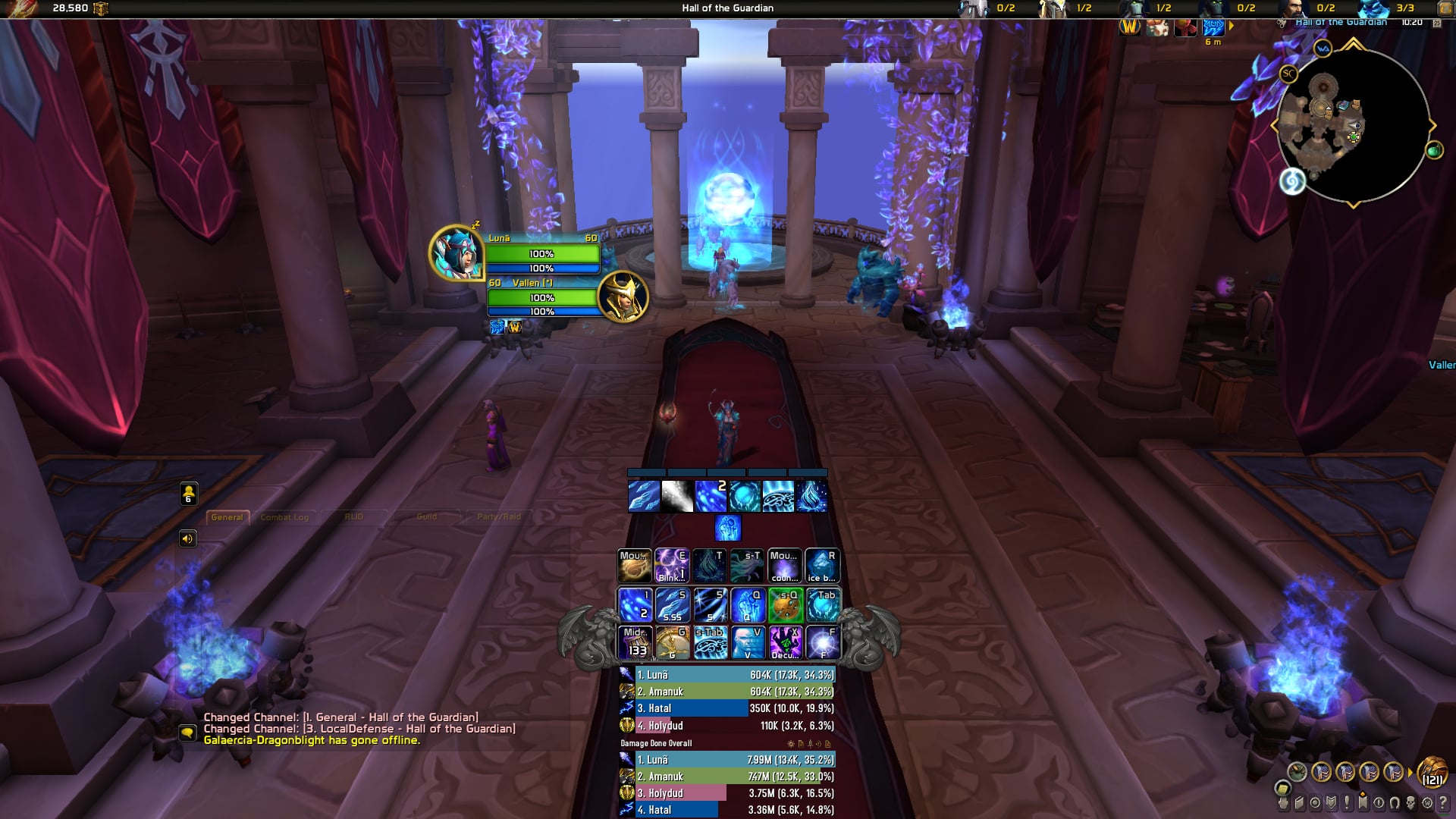Switch to the Combat Log tab
Image resolution: width=1456 pixels, height=819 pixels.
284,517
